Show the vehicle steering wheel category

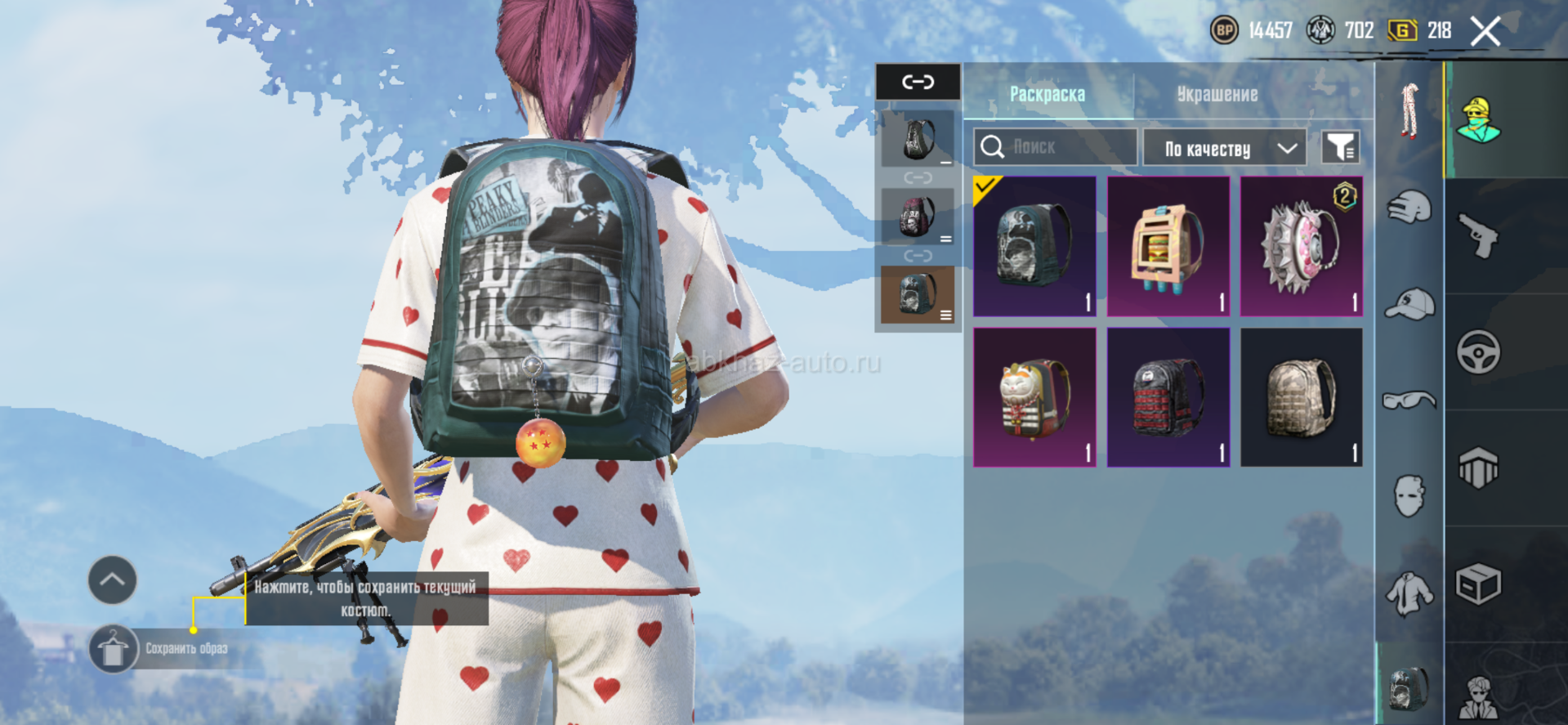[x=1478, y=352]
